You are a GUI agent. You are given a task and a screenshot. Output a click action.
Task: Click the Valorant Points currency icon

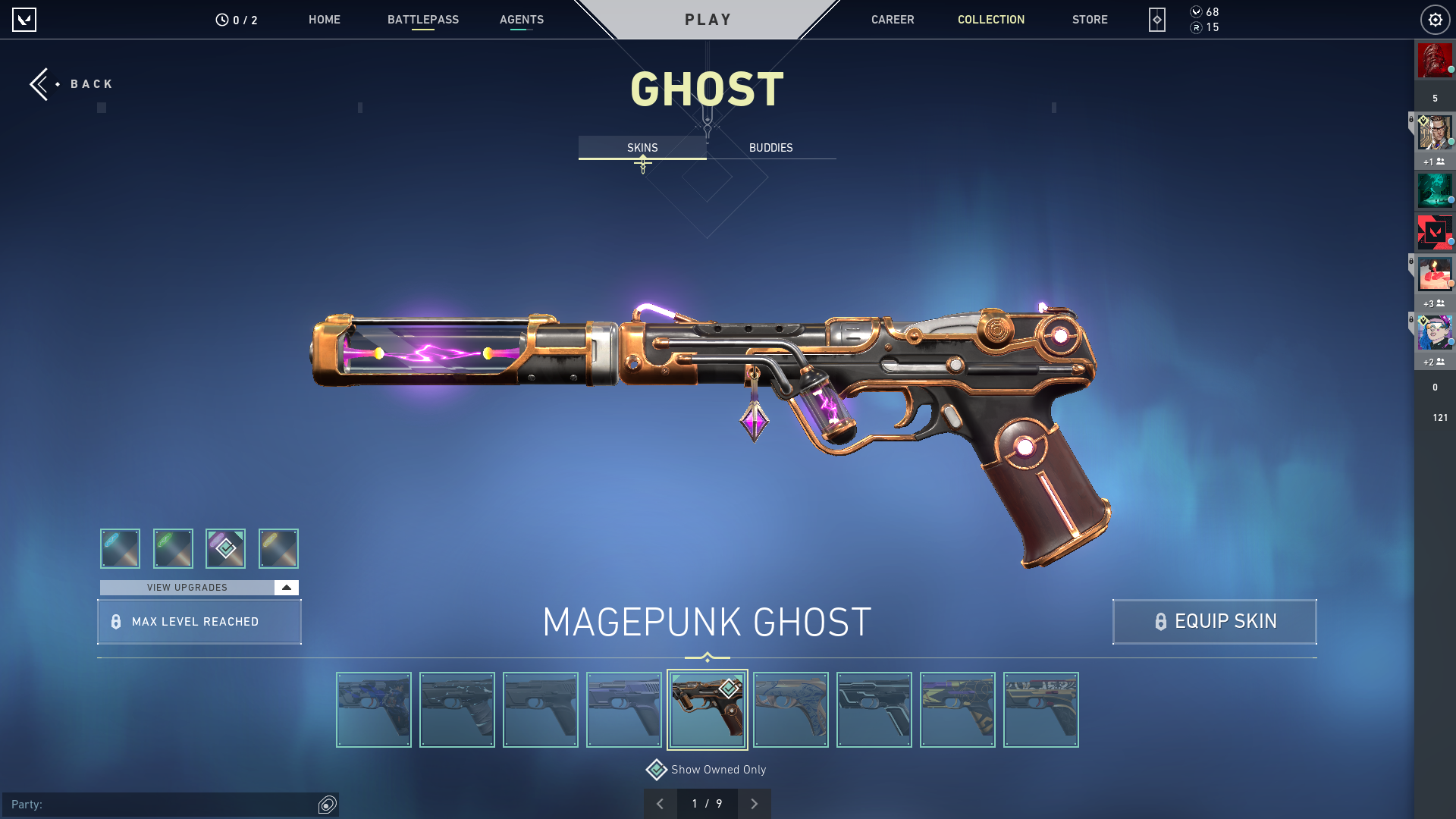click(x=1196, y=12)
